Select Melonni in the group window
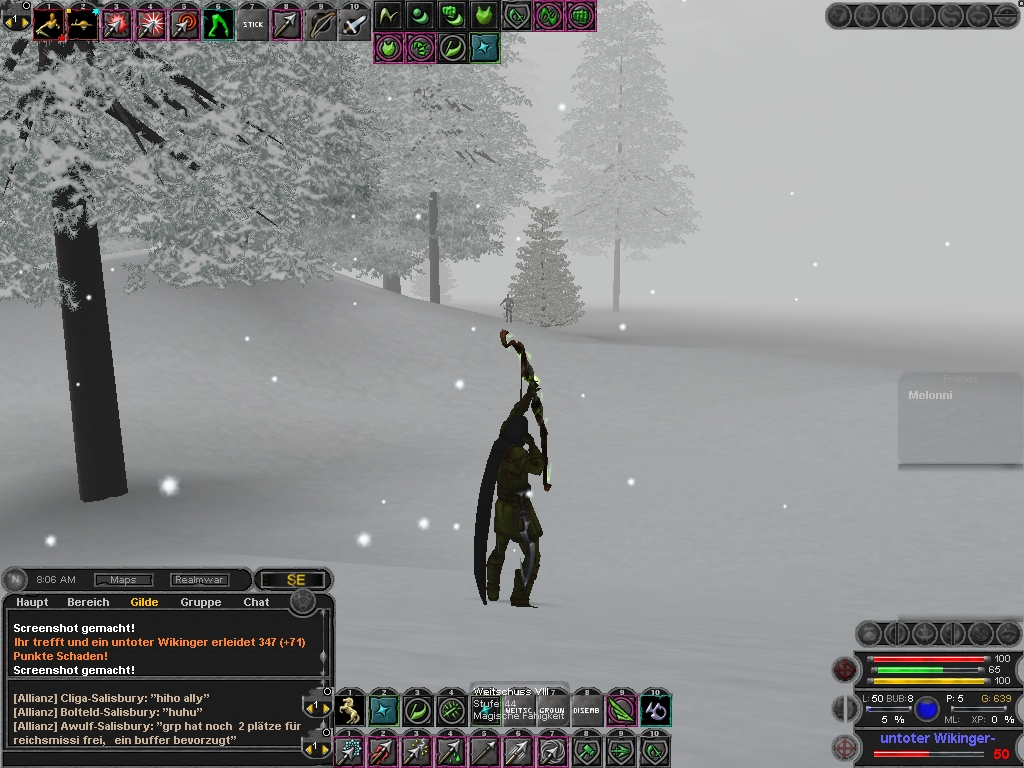 930,396
